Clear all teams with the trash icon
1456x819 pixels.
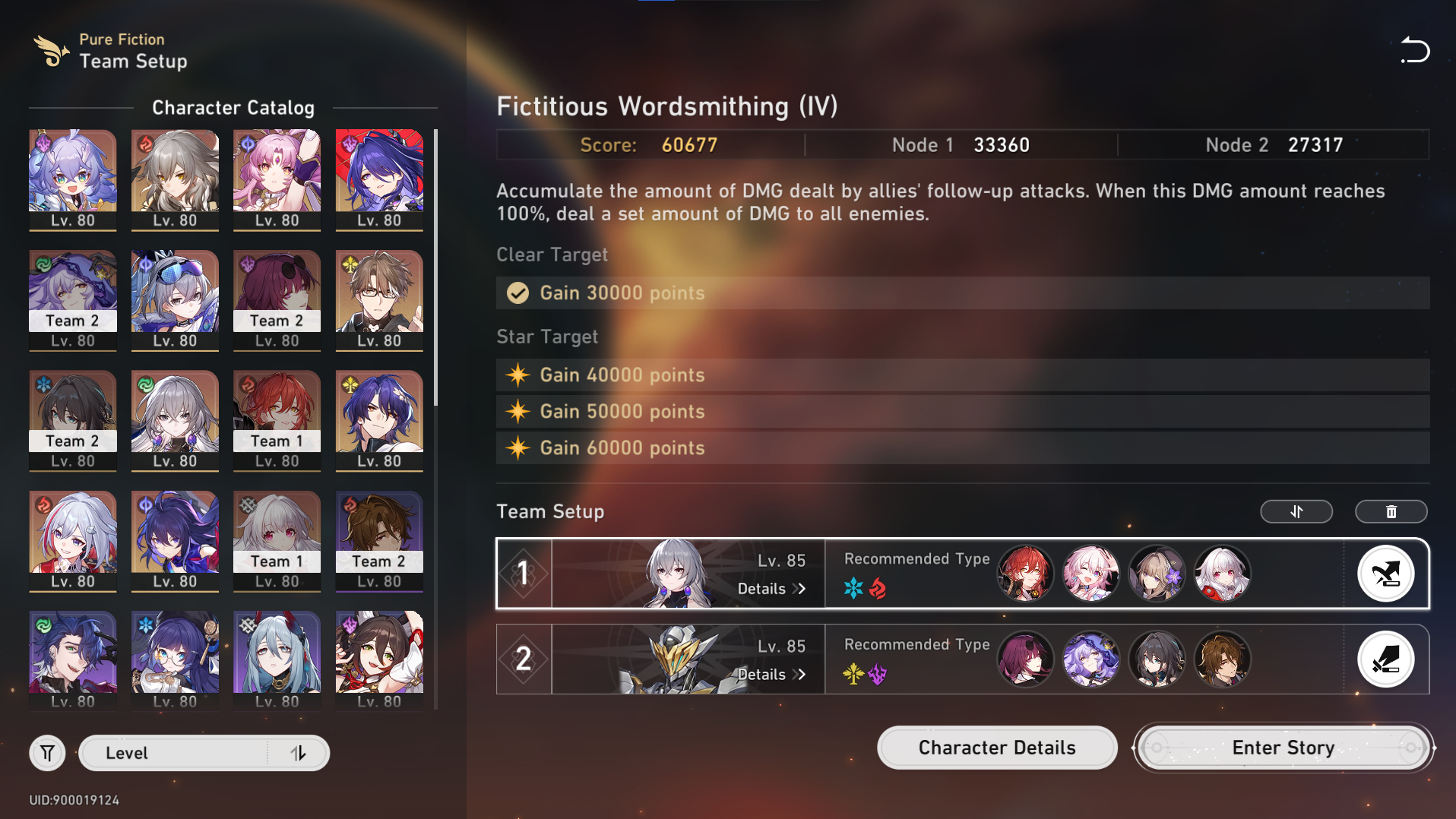1391,511
